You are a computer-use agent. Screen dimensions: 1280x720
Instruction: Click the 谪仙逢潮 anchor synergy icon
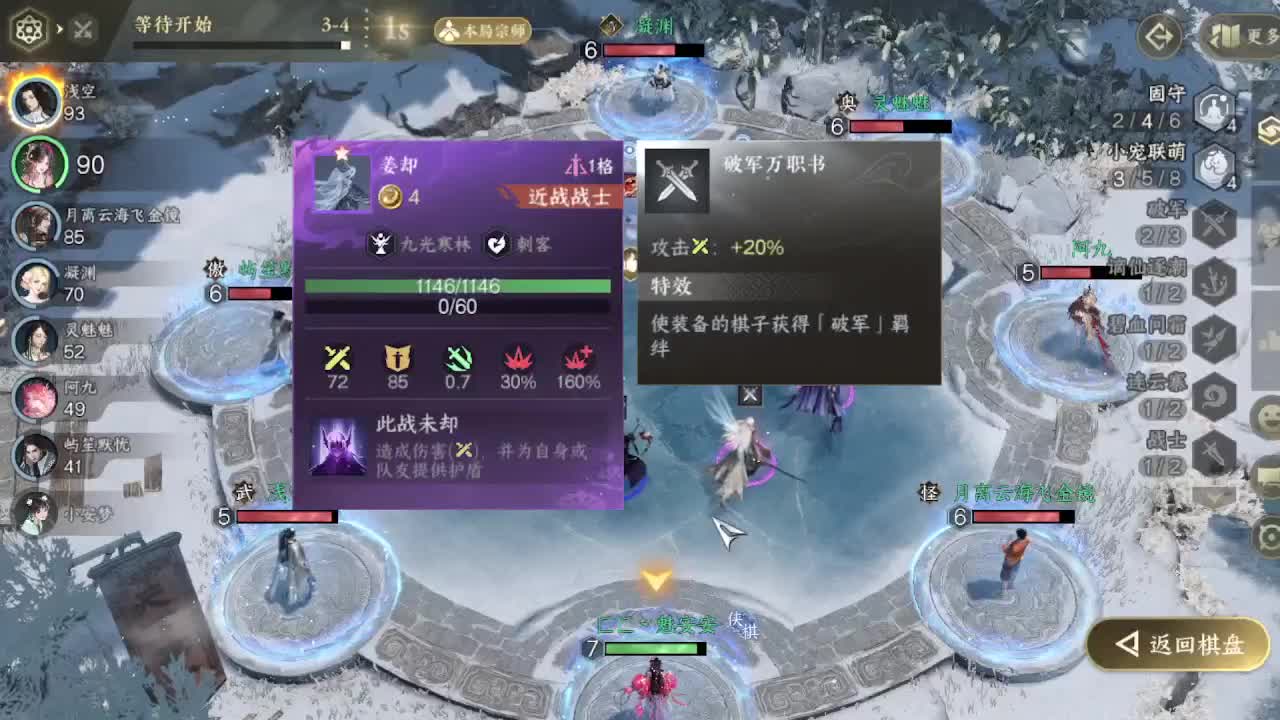(x=1215, y=280)
